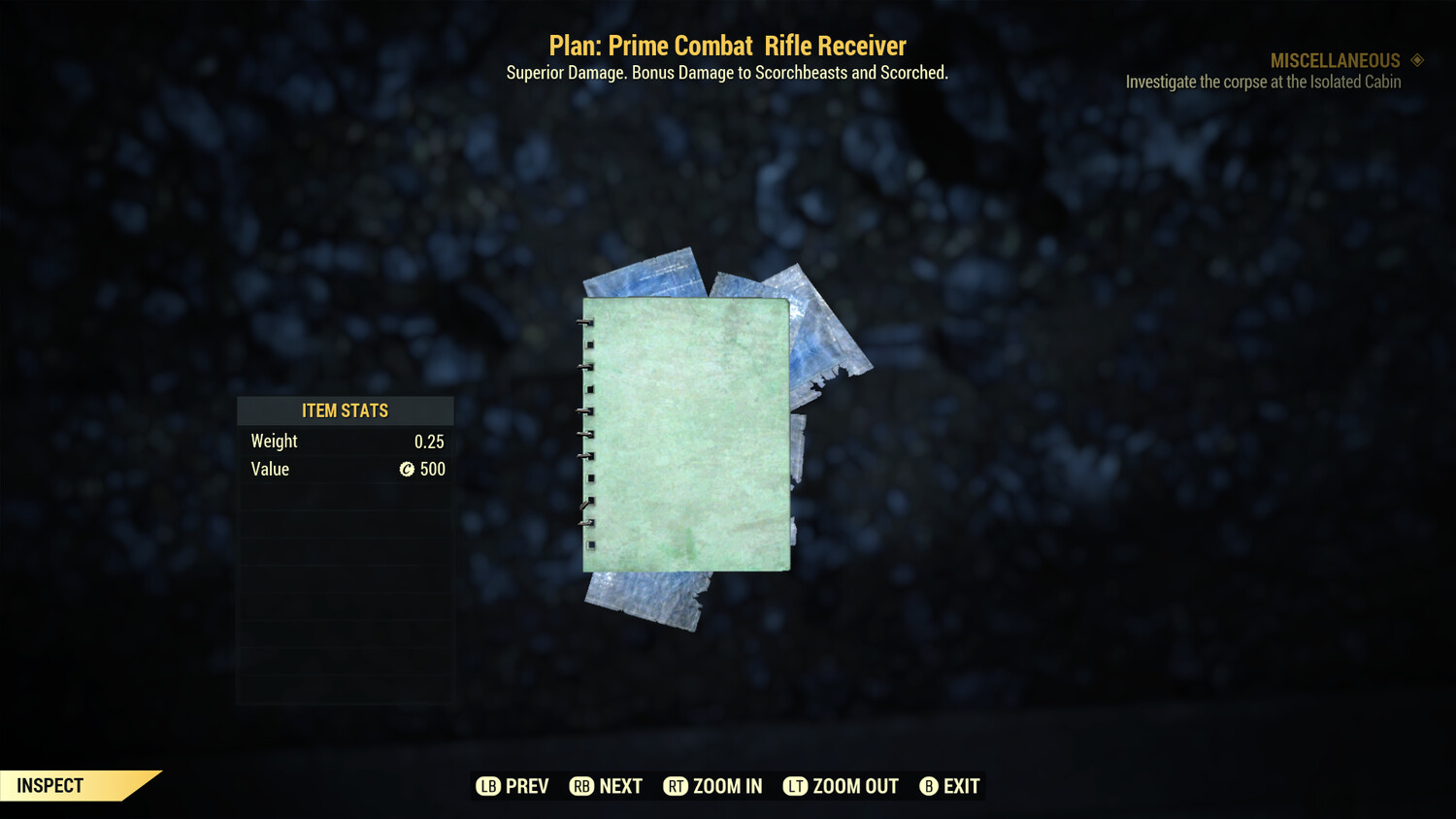This screenshot has height=819, width=1456.
Task: Open quest text Investigate the corpse at Isolated Cabin
Action: [1263, 82]
